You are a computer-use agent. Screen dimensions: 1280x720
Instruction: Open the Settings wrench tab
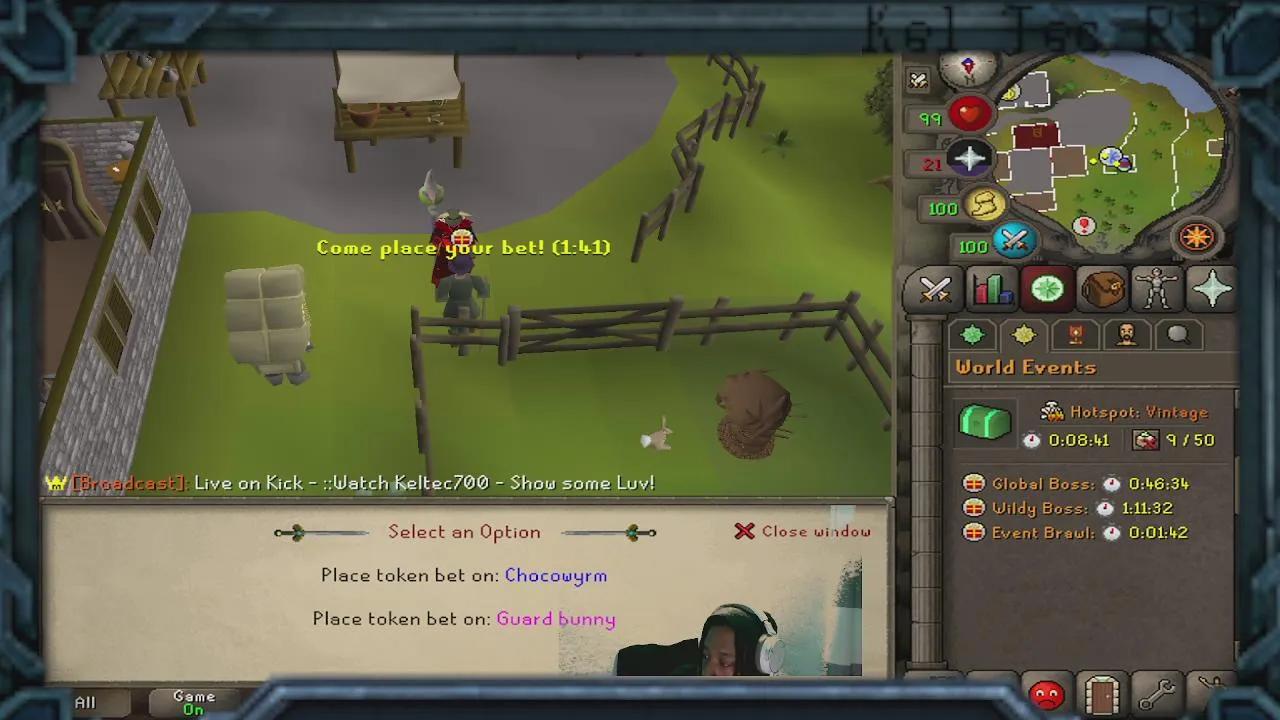tap(1157, 691)
